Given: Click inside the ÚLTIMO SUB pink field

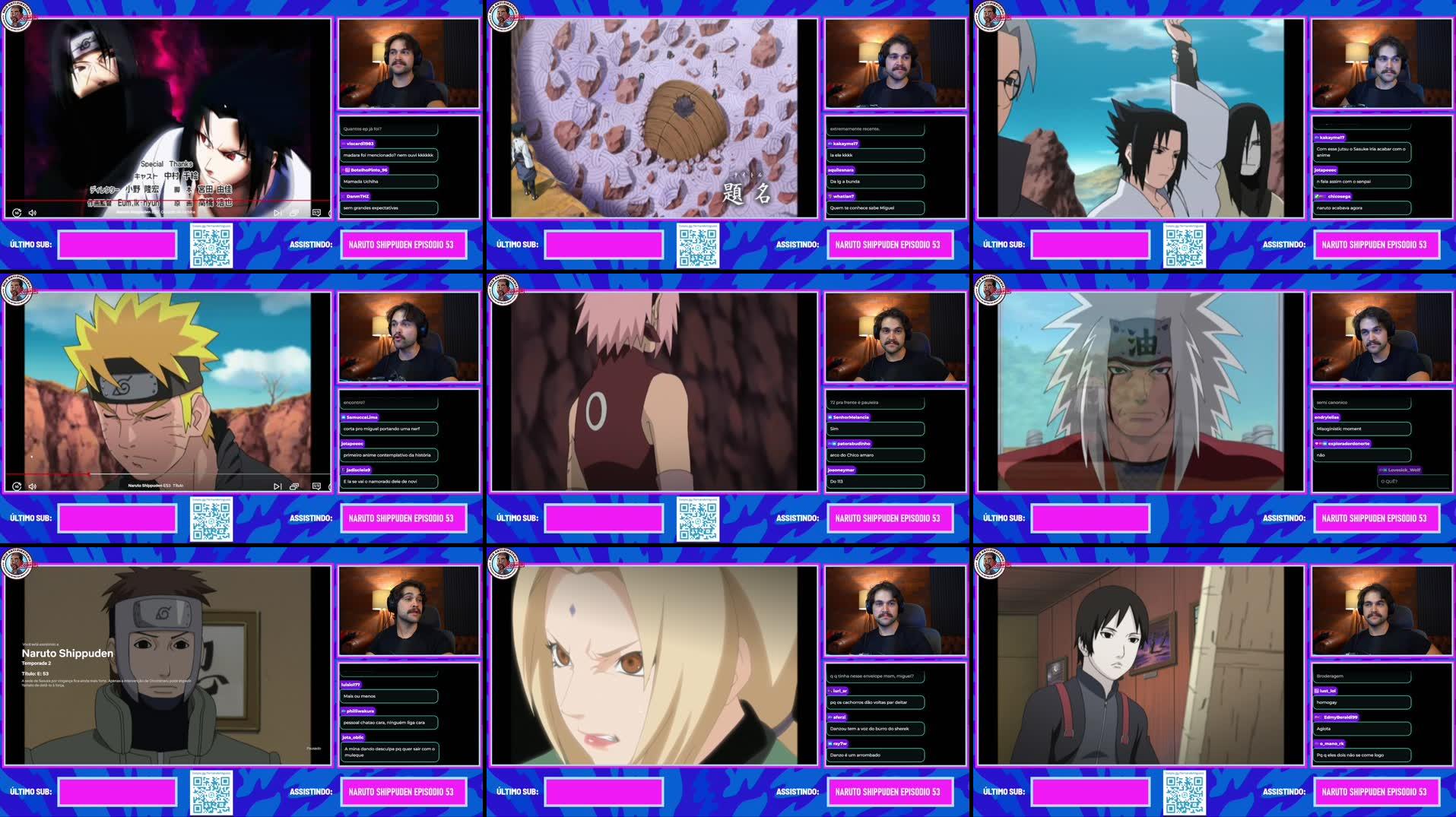Looking at the screenshot, I should click(x=117, y=245).
